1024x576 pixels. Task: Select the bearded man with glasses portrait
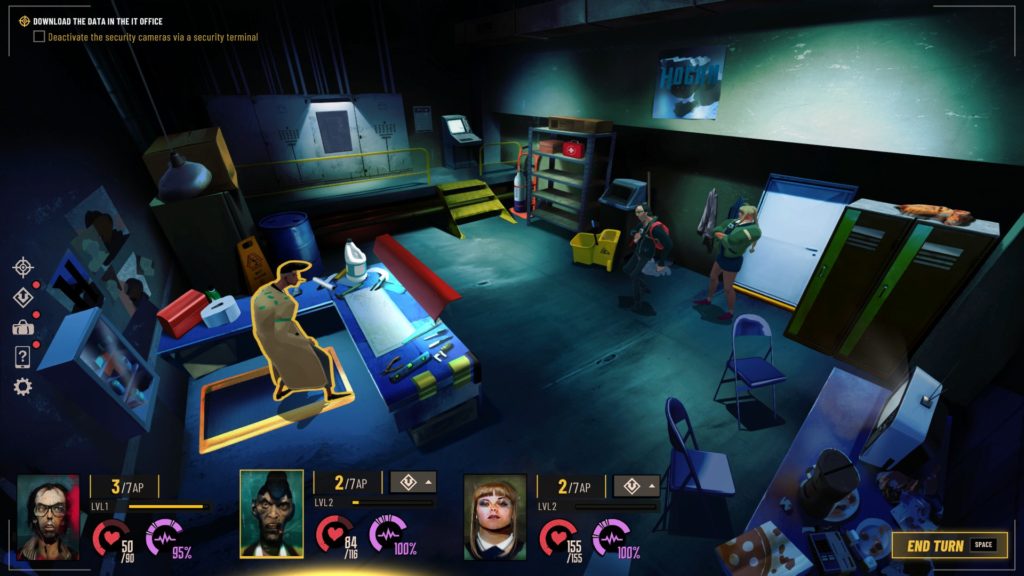(x=48, y=516)
